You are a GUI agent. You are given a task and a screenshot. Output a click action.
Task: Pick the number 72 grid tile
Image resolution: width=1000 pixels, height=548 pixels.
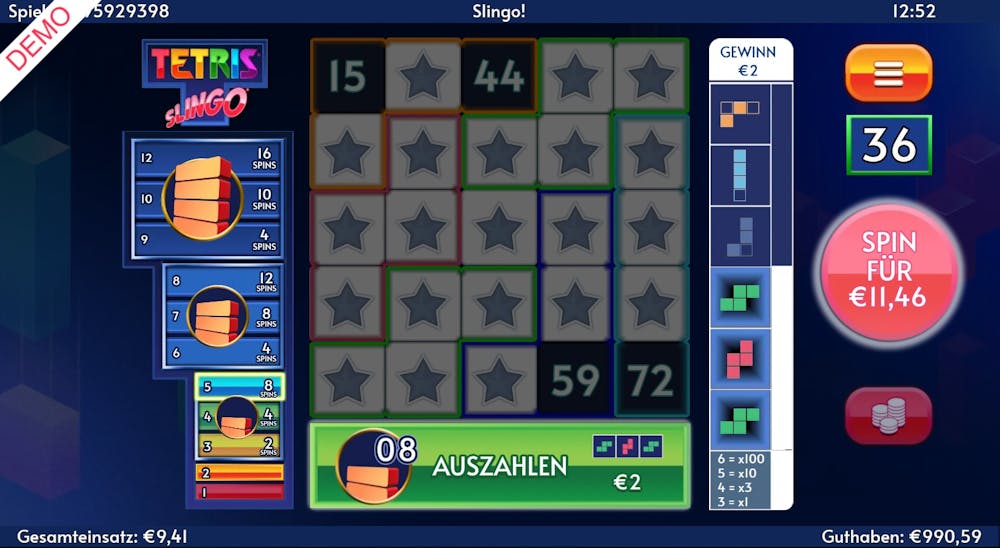click(651, 379)
